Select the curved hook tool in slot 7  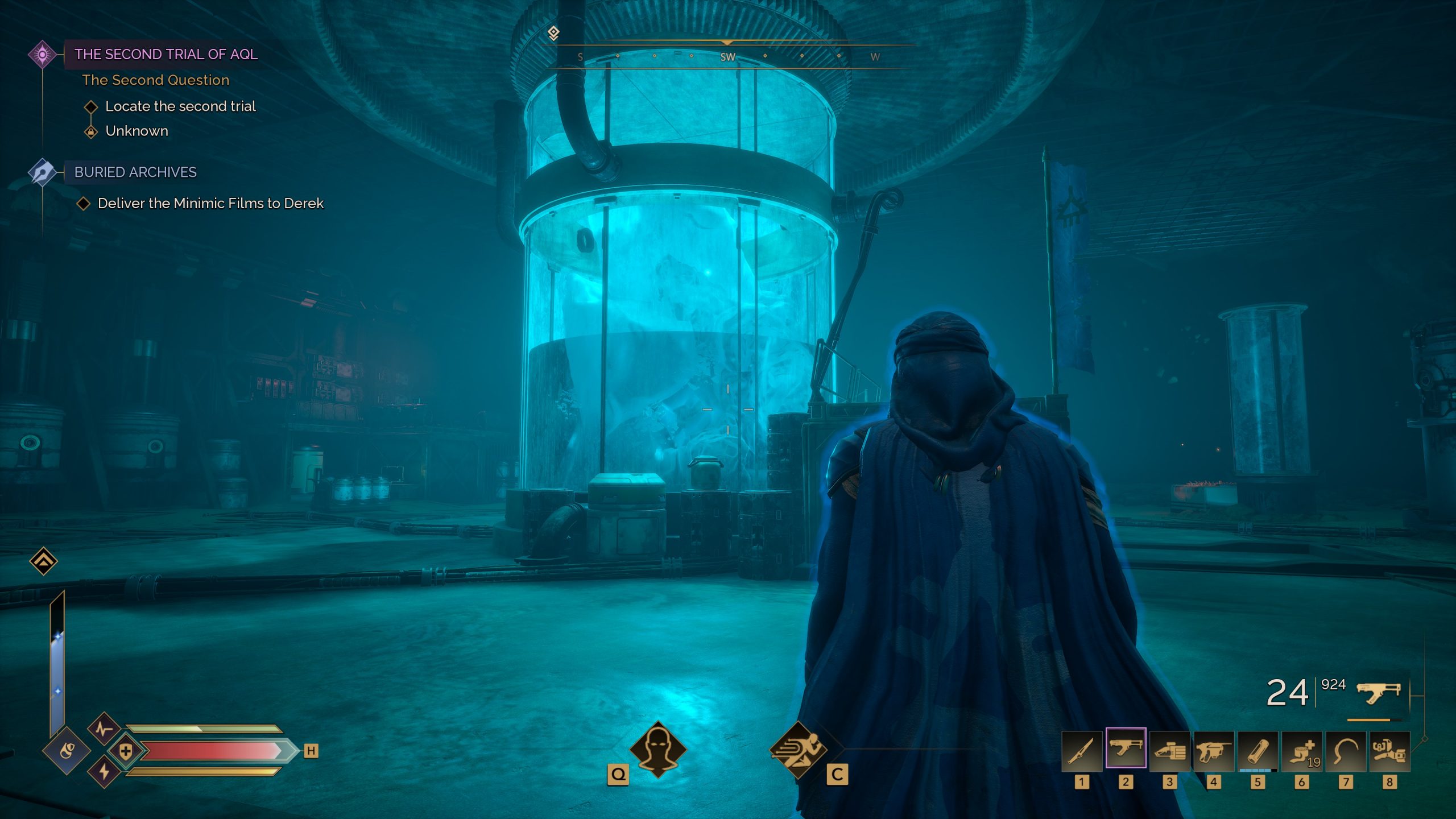1346,751
